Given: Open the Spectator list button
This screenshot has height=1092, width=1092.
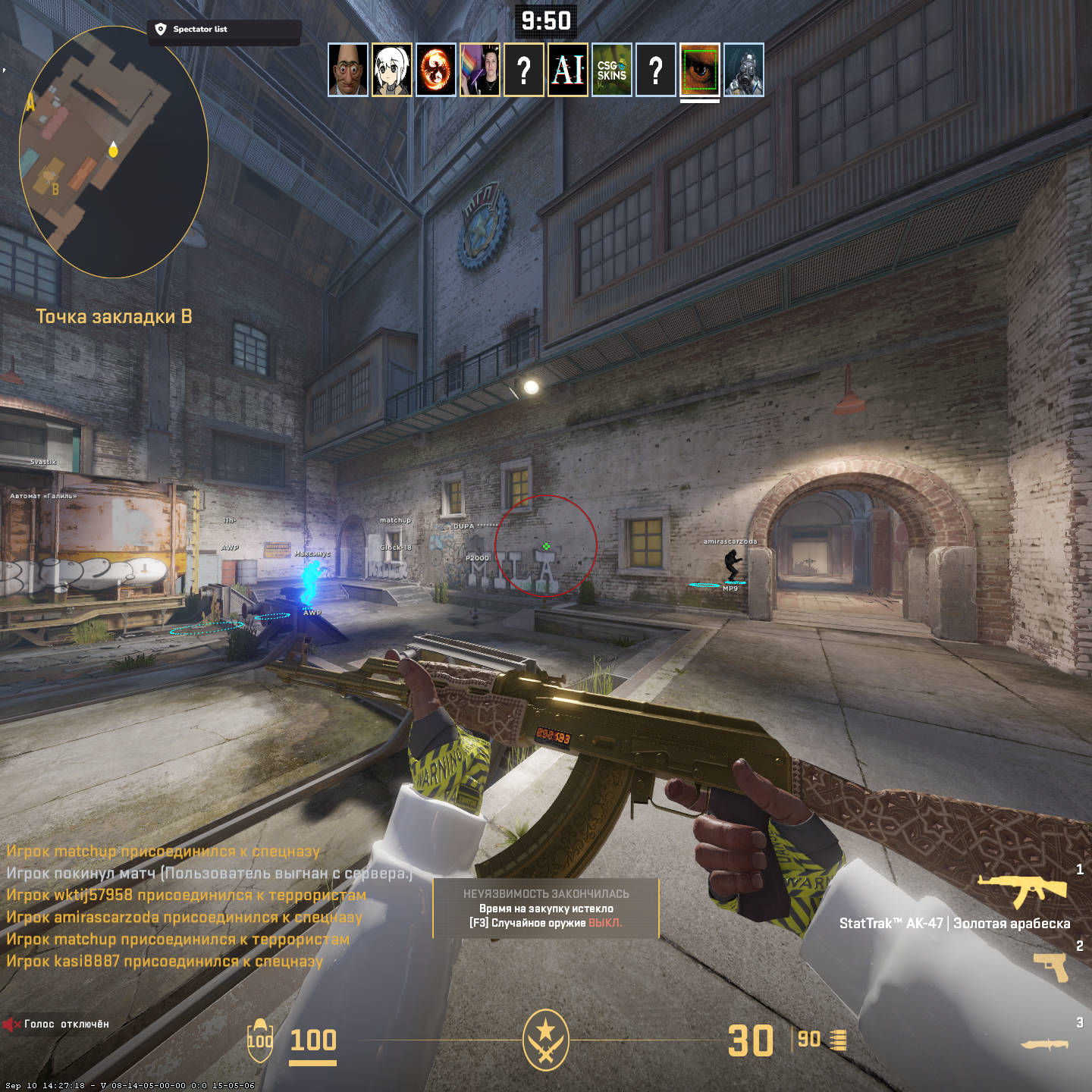Looking at the screenshot, I should 201,30.
